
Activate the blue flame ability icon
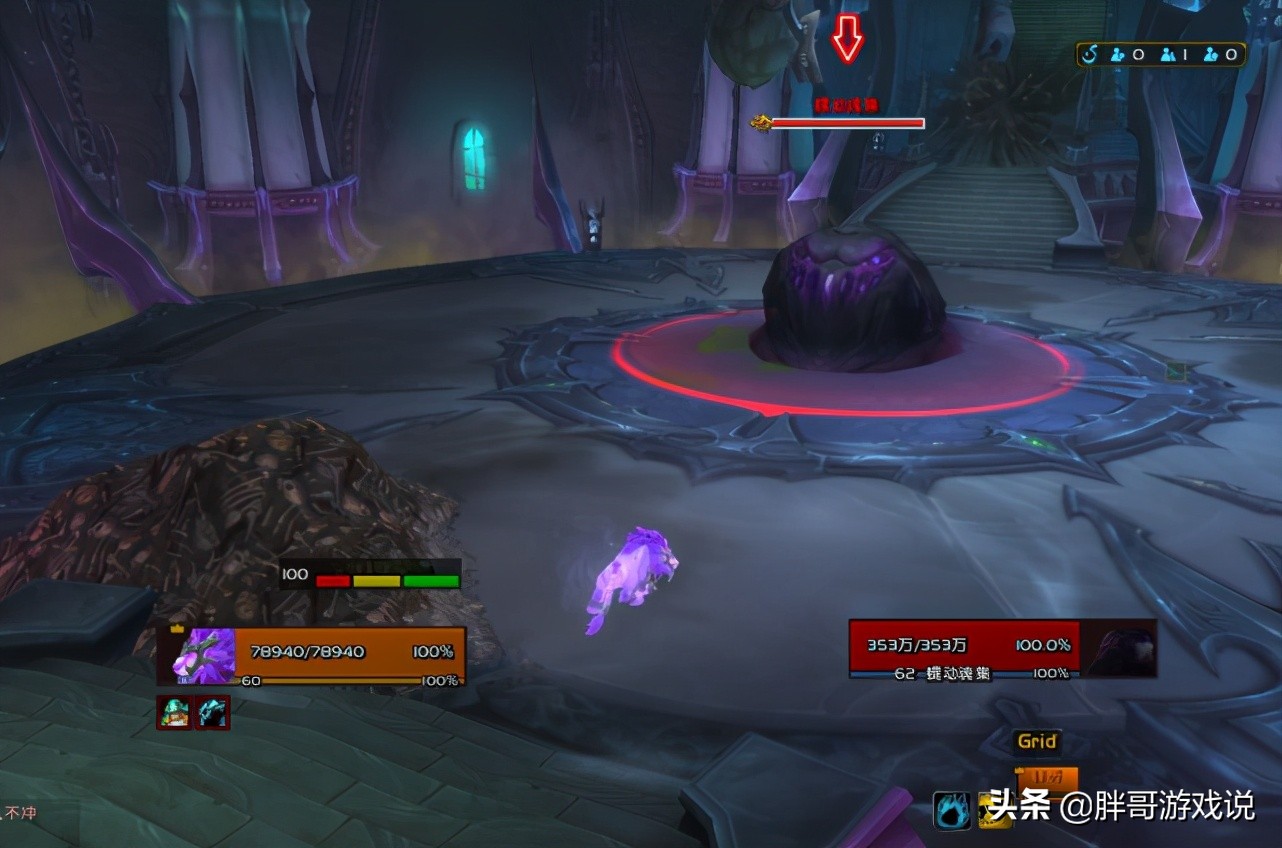[952, 809]
